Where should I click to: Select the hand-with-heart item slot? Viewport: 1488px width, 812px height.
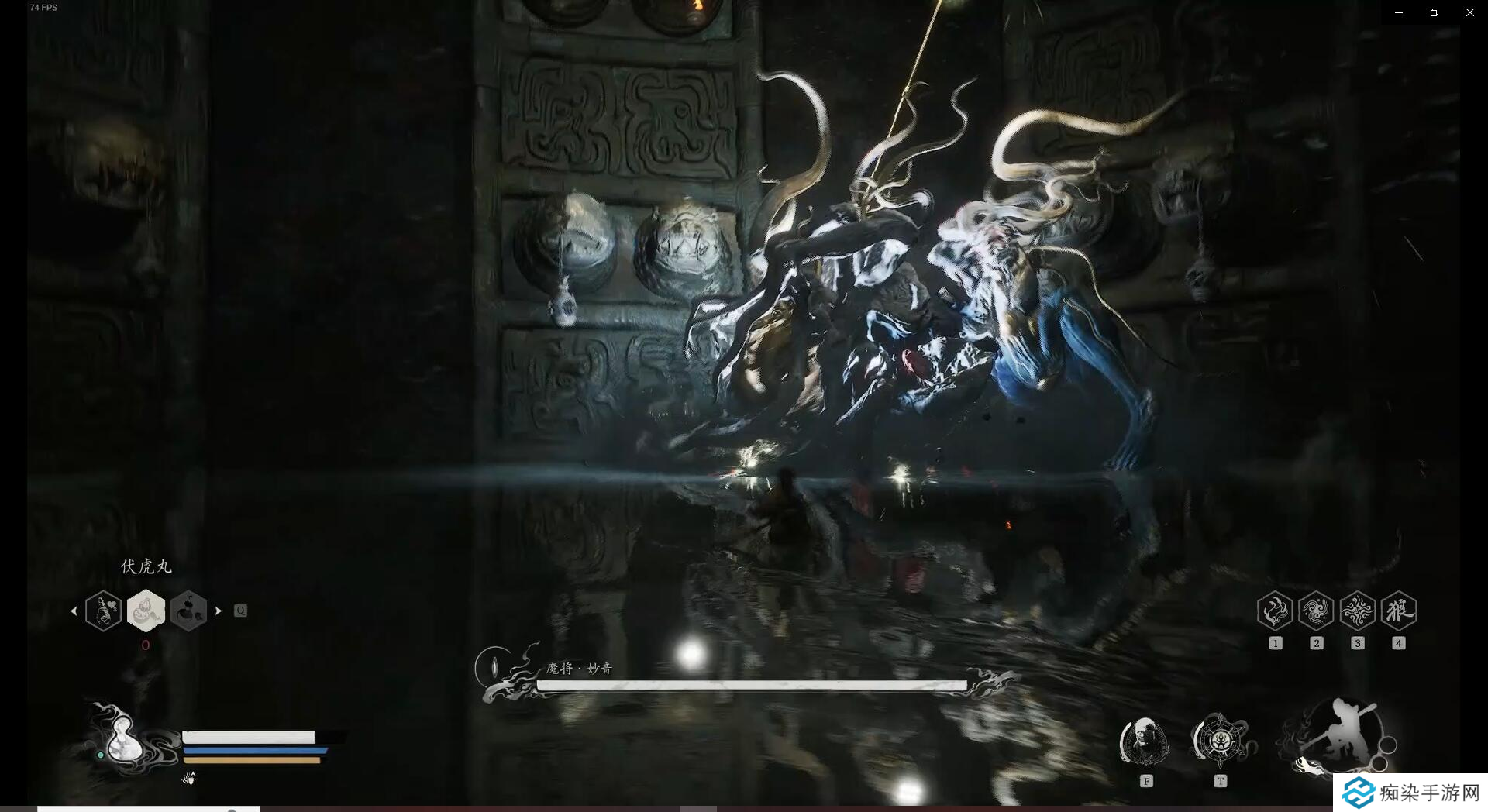point(104,611)
